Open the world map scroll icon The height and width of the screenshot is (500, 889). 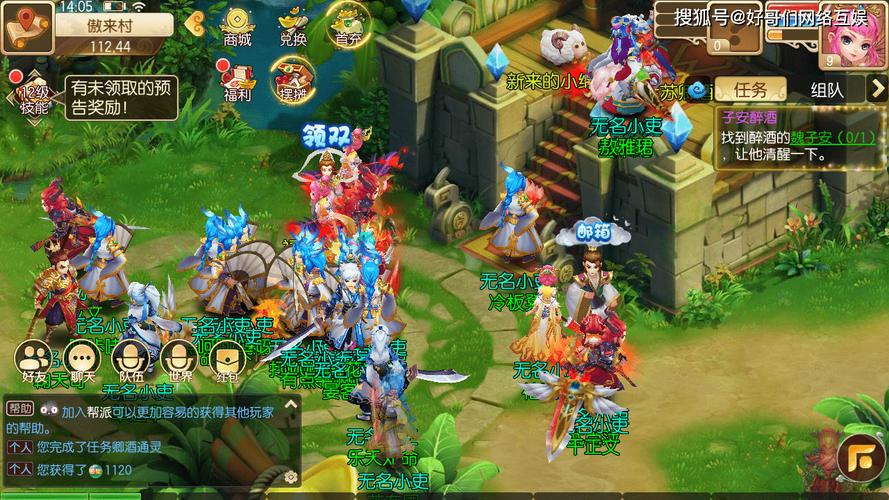(x=25, y=27)
